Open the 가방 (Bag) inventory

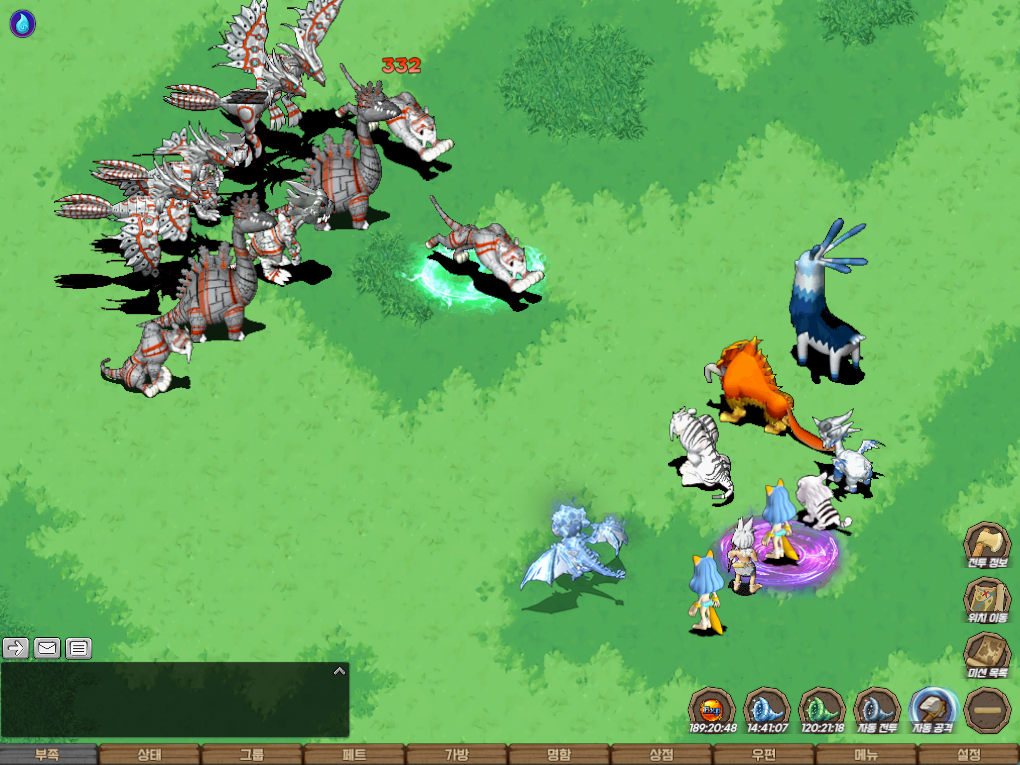pos(456,755)
